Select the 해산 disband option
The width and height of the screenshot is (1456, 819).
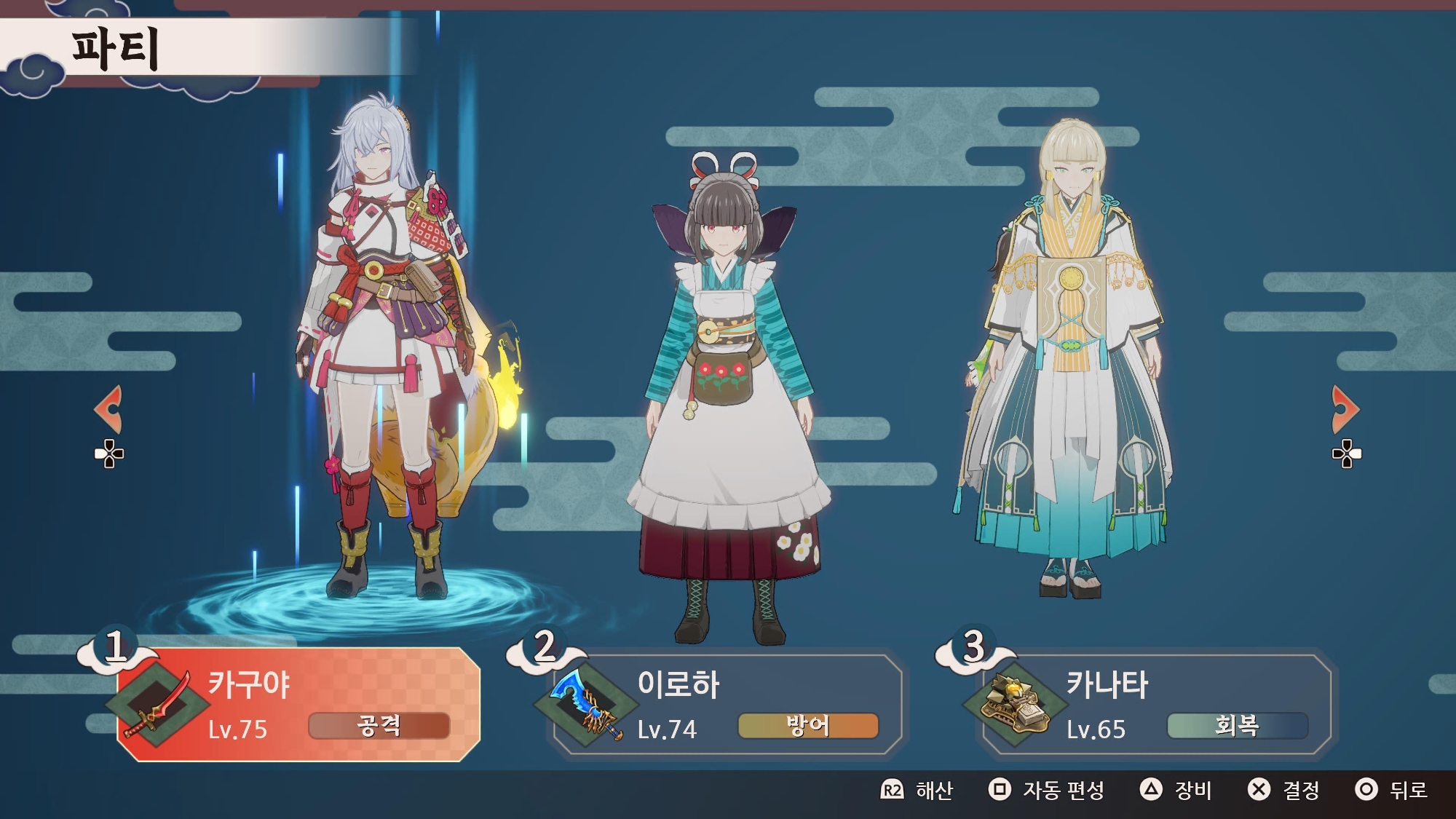(917, 790)
